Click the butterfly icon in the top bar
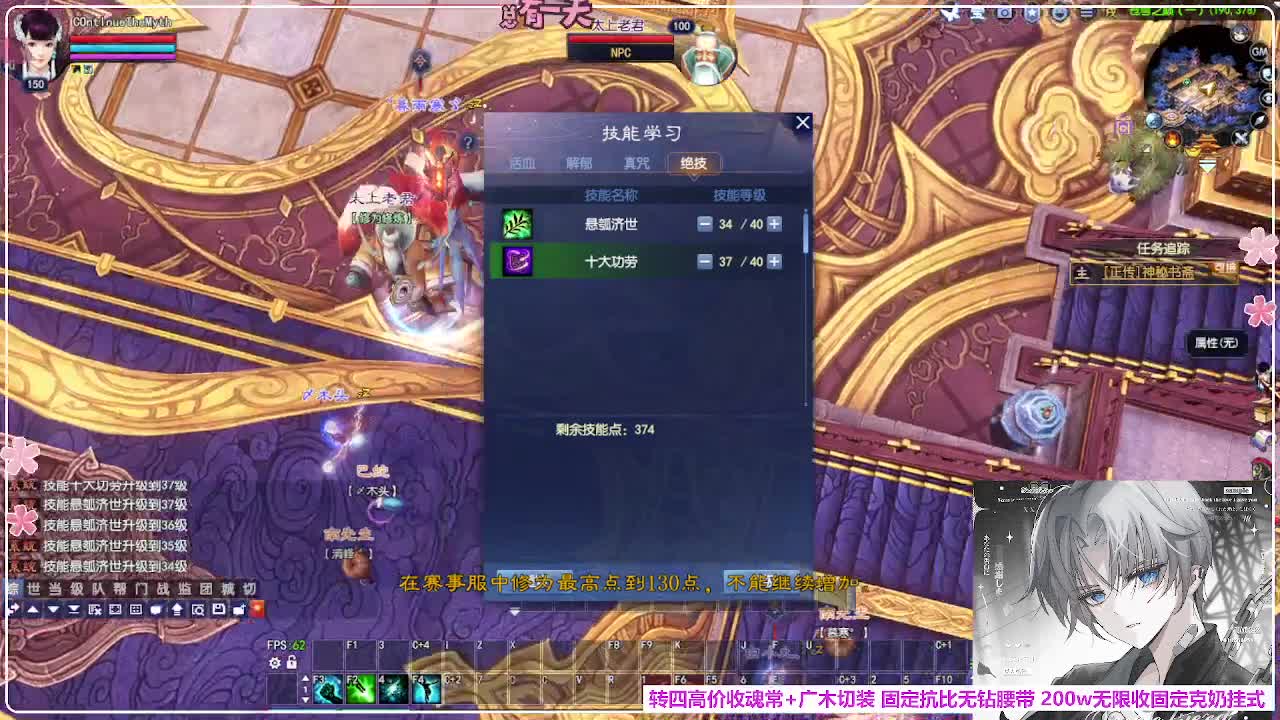Viewport: 1280px width, 720px height. point(950,13)
